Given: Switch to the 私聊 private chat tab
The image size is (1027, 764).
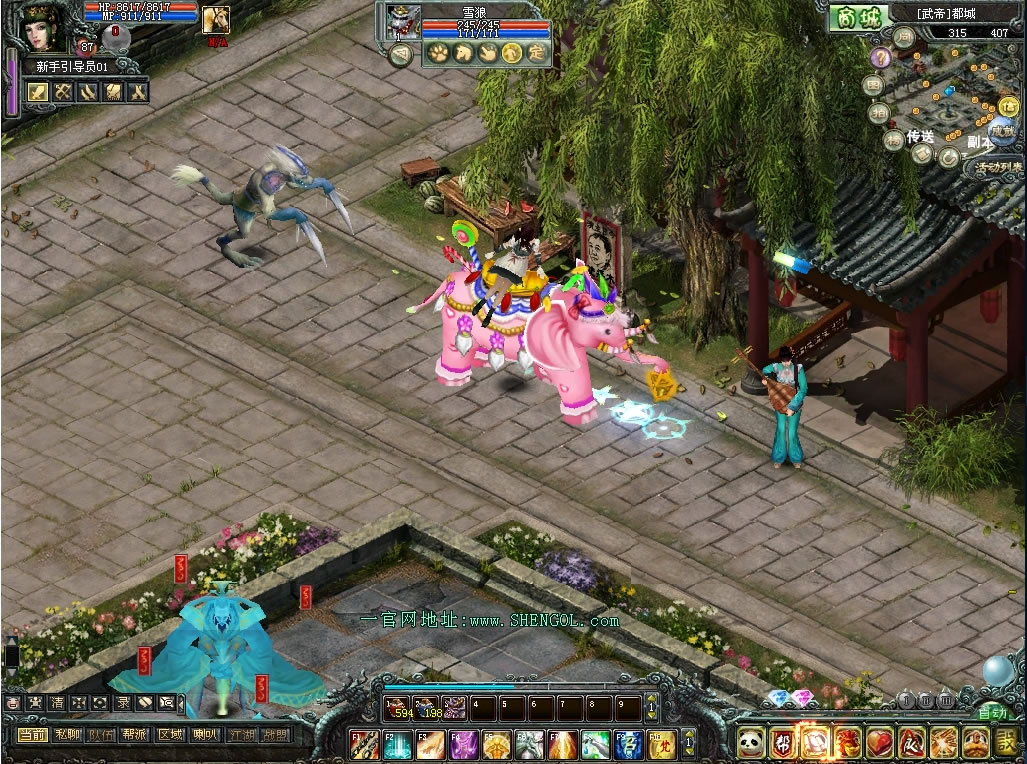Looking at the screenshot, I should pyautogui.click(x=67, y=735).
